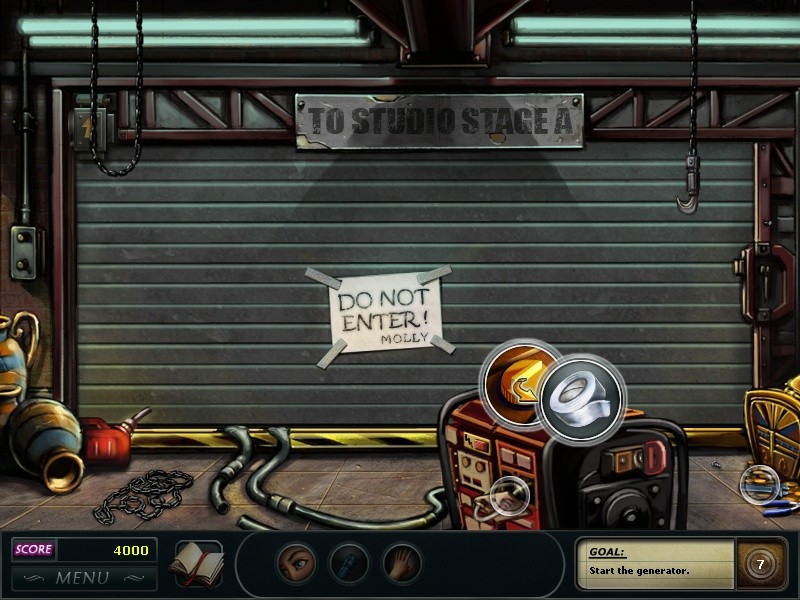Open the Menu button
Image resolution: width=800 pixels, height=600 pixels.
[x=82, y=577]
